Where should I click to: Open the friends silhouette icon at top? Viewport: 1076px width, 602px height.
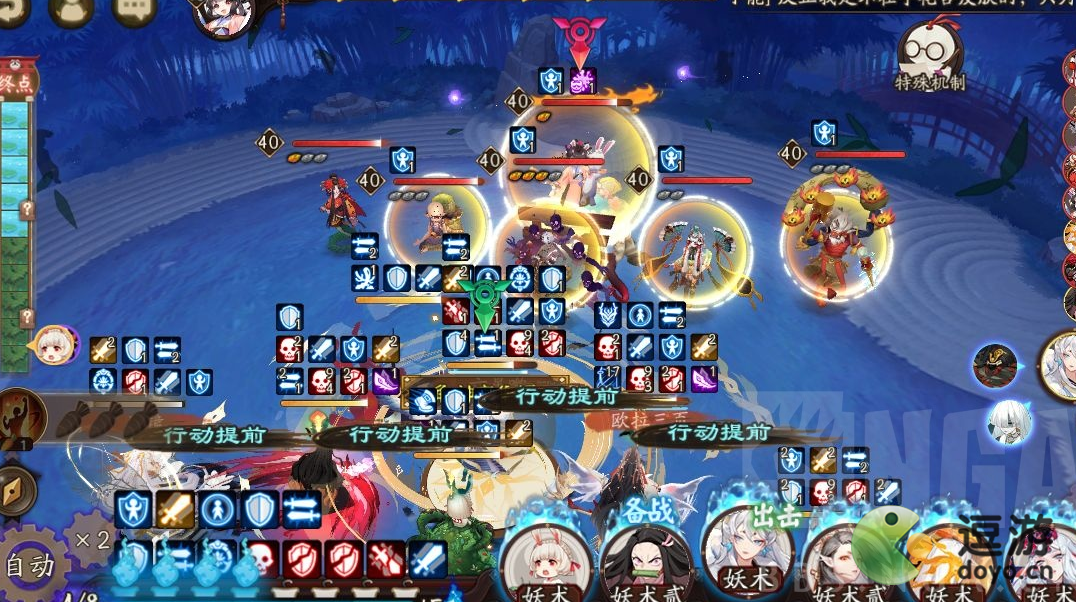(x=71, y=9)
